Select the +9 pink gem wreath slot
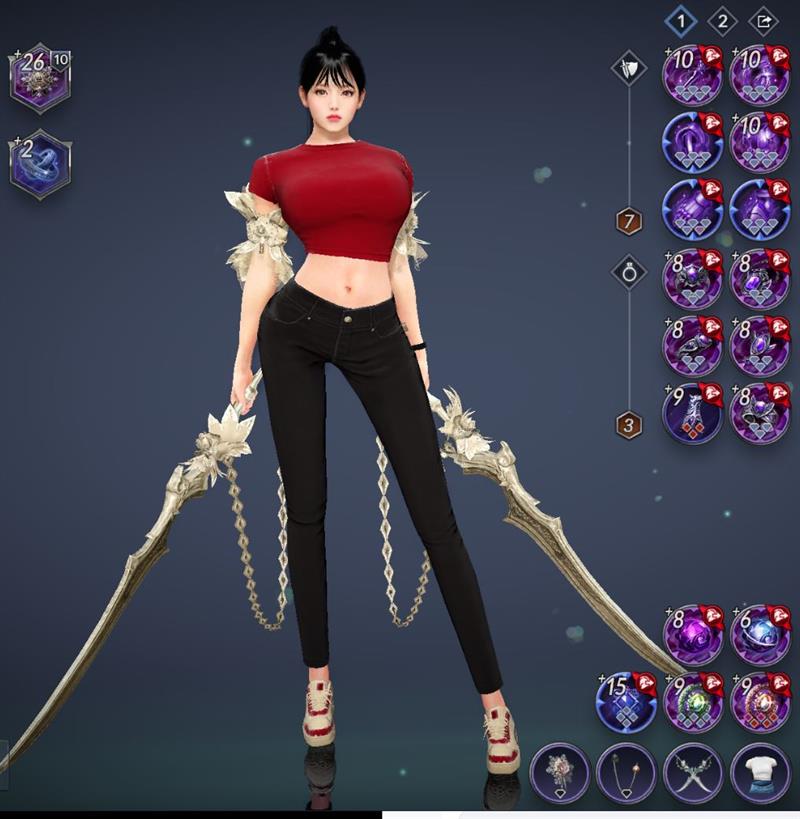The width and height of the screenshot is (800, 819). point(759,700)
